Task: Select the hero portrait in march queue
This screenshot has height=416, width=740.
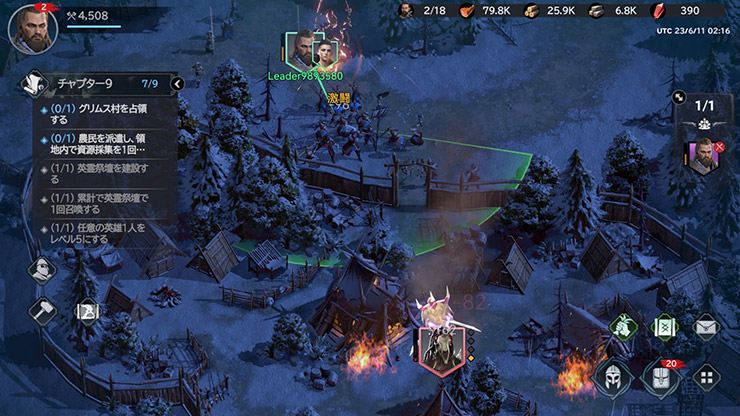Action: click(x=703, y=158)
